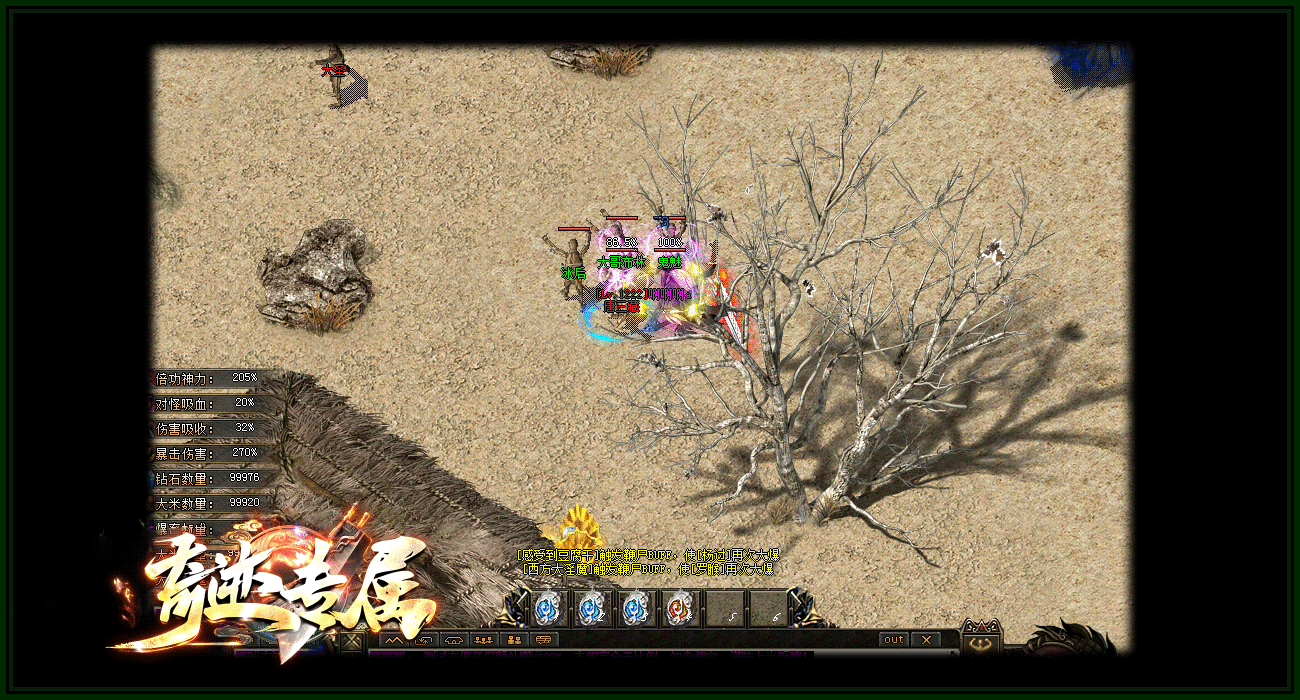Use the orange potion in hotbar slot 4
The image size is (1300, 700).
click(x=680, y=608)
